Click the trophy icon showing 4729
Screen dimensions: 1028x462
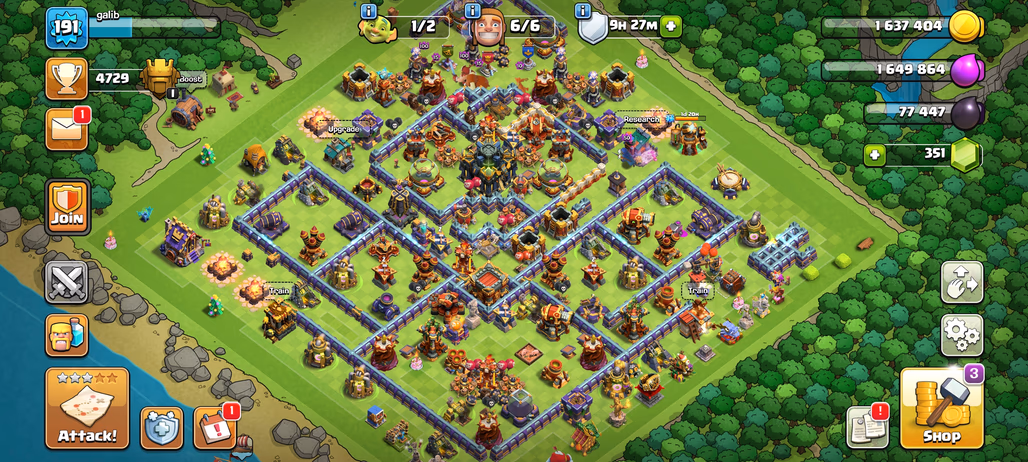point(66,78)
